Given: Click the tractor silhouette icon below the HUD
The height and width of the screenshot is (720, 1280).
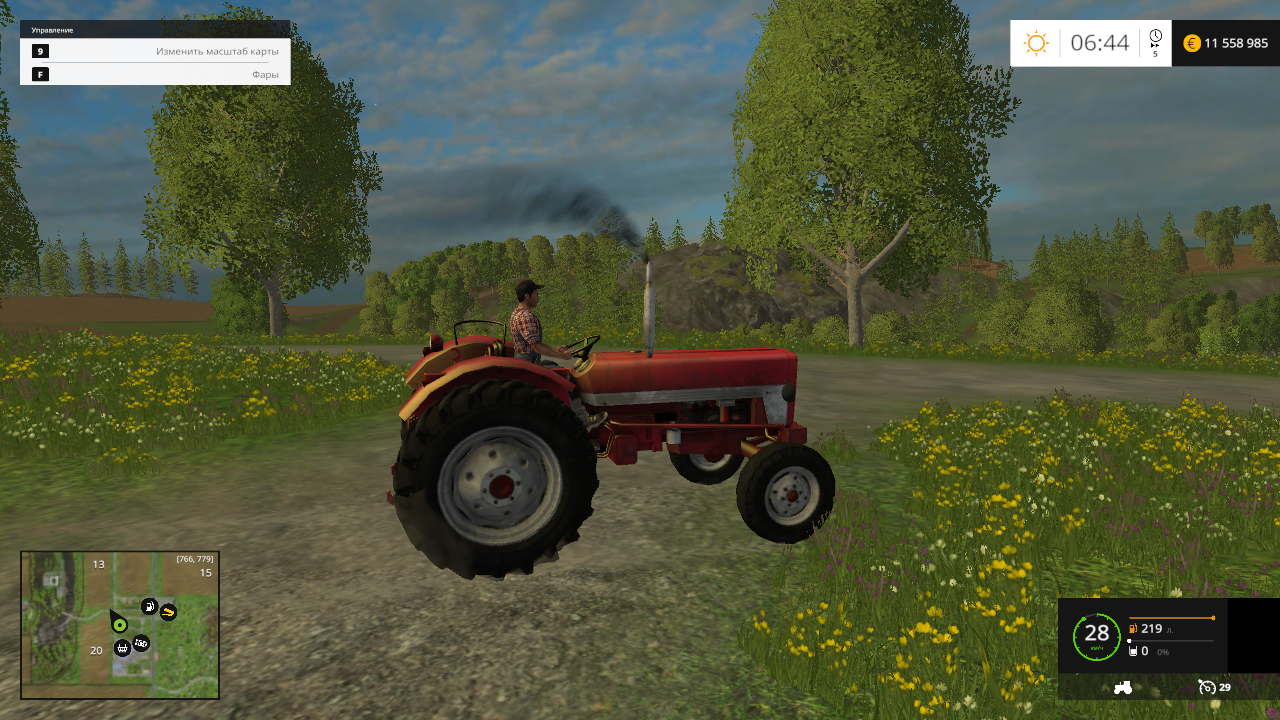Looking at the screenshot, I should (x=1123, y=688).
